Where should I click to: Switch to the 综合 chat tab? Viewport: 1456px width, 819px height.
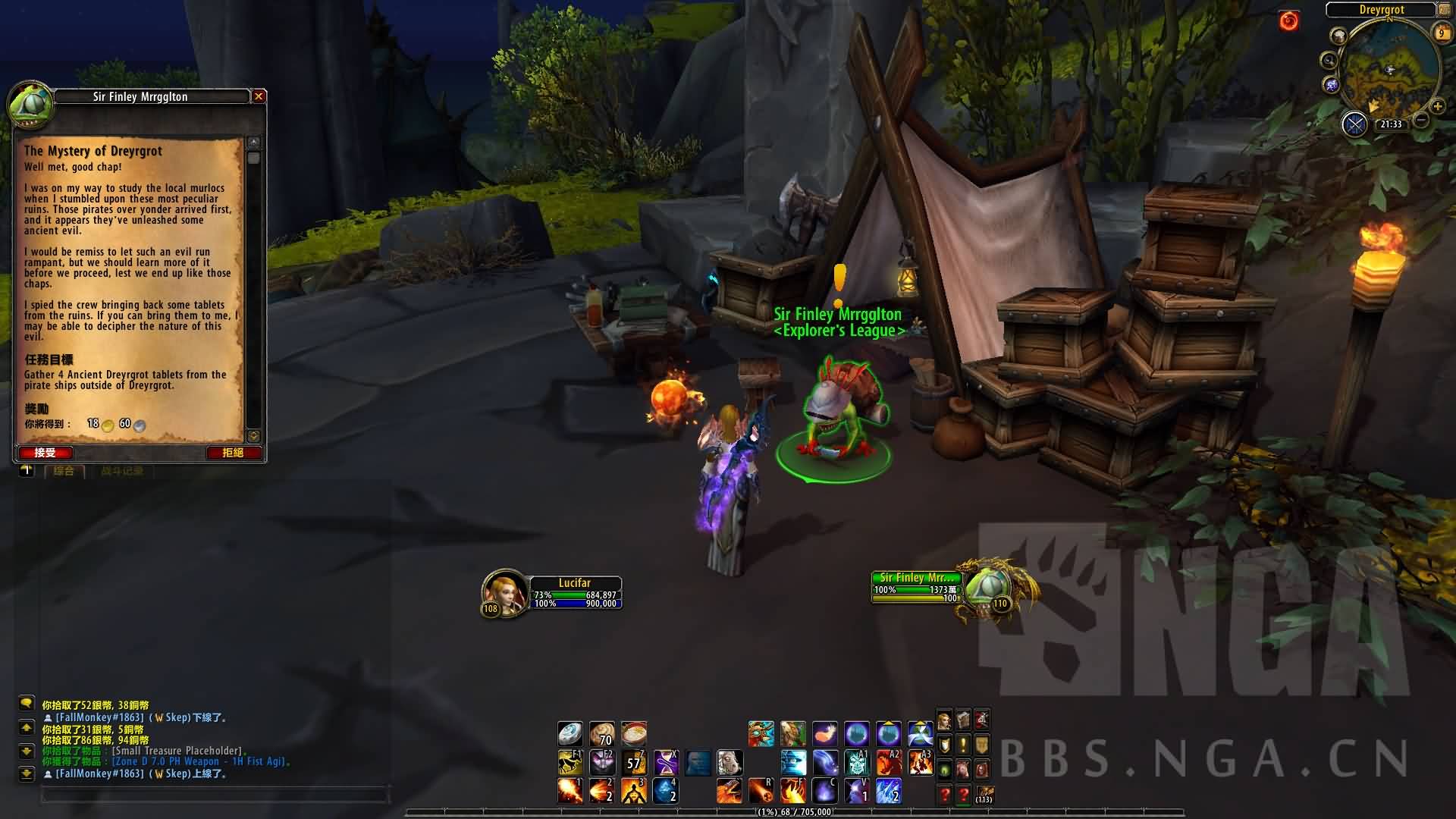64,471
